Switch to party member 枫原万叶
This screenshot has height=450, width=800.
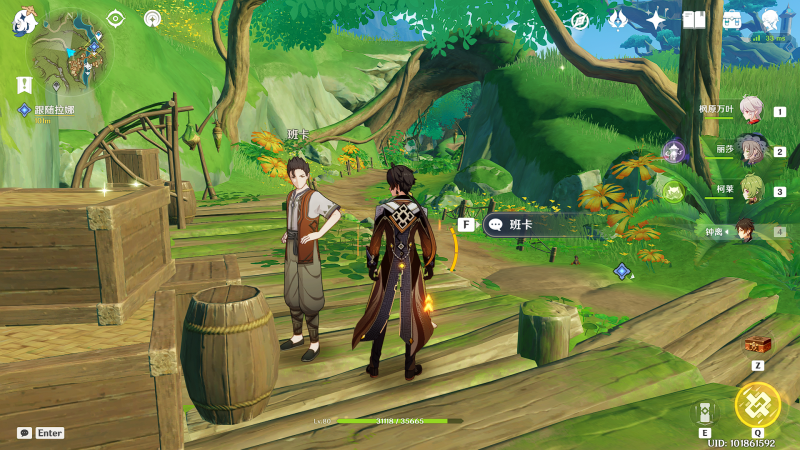point(751,111)
